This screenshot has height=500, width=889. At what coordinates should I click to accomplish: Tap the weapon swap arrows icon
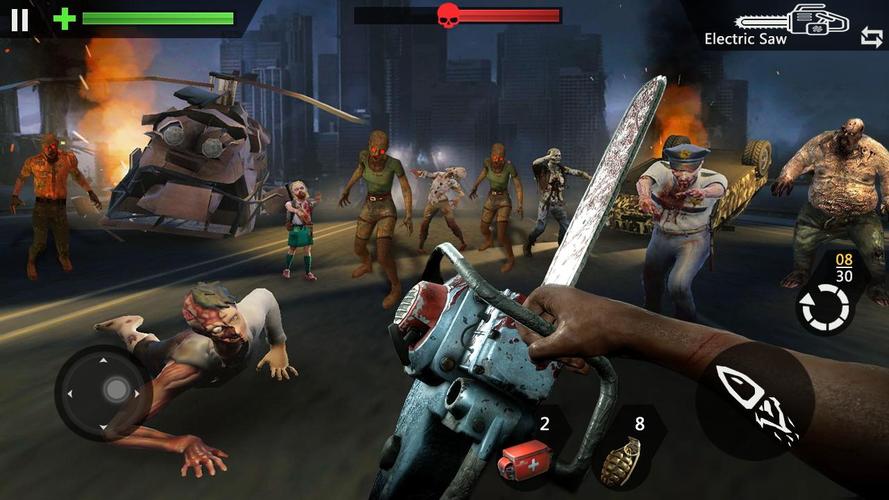click(x=871, y=37)
